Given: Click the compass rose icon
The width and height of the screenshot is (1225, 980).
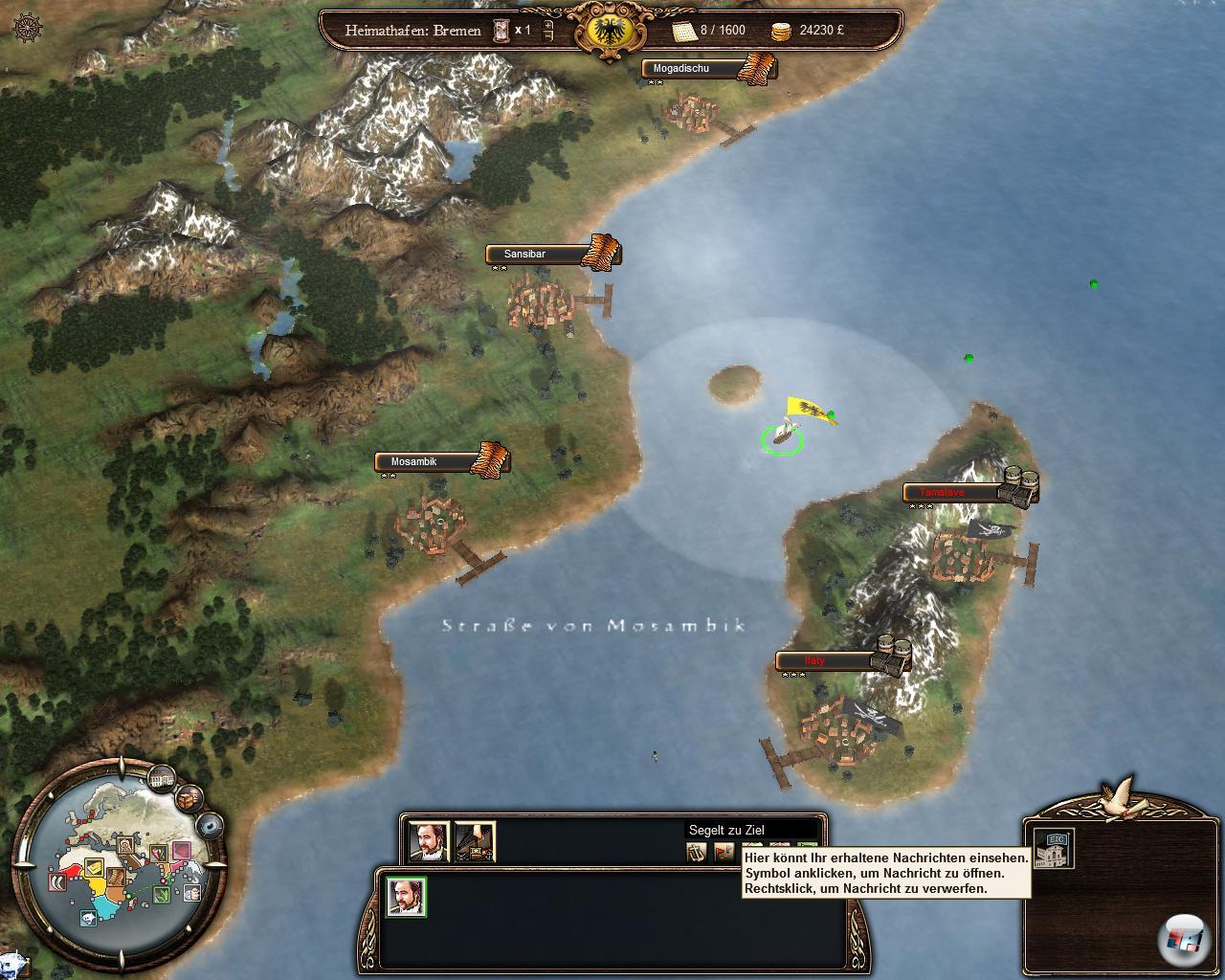Looking at the screenshot, I should [29, 28].
